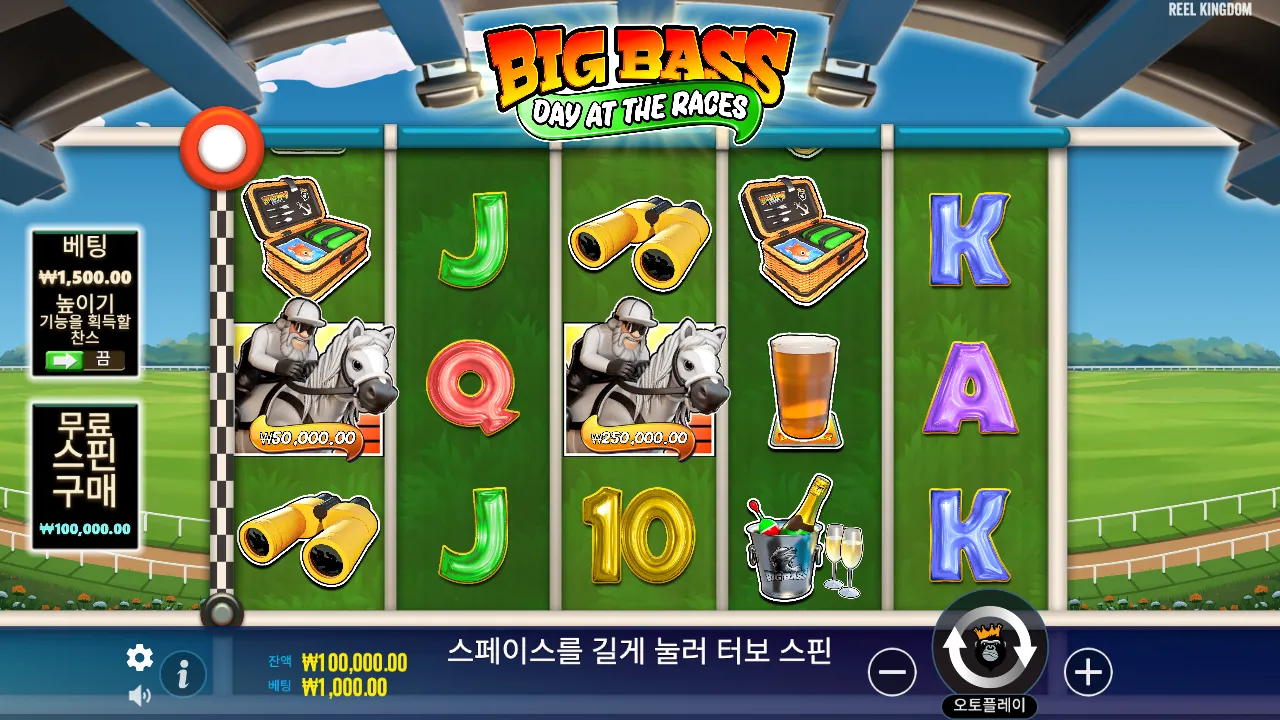Decrease the bet with the minus button

tap(892, 671)
